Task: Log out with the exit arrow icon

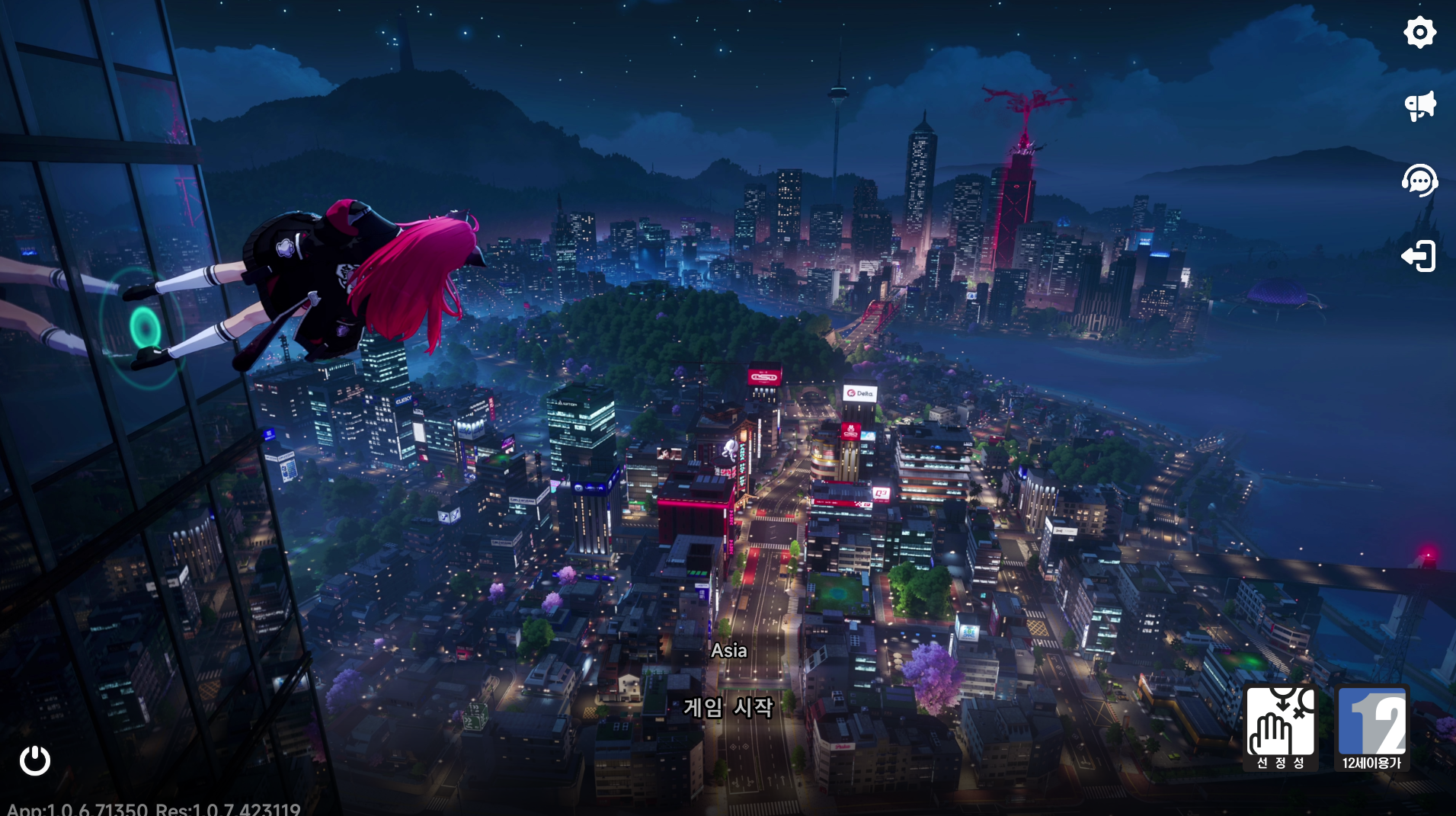Action: (x=1419, y=256)
